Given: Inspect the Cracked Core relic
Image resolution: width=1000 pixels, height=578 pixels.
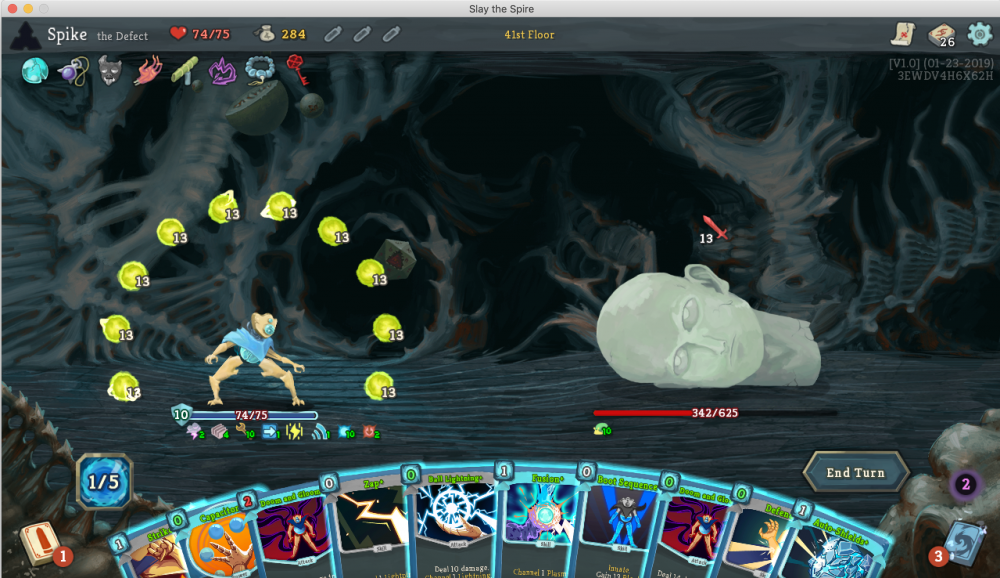Looking at the screenshot, I should [x=36, y=70].
